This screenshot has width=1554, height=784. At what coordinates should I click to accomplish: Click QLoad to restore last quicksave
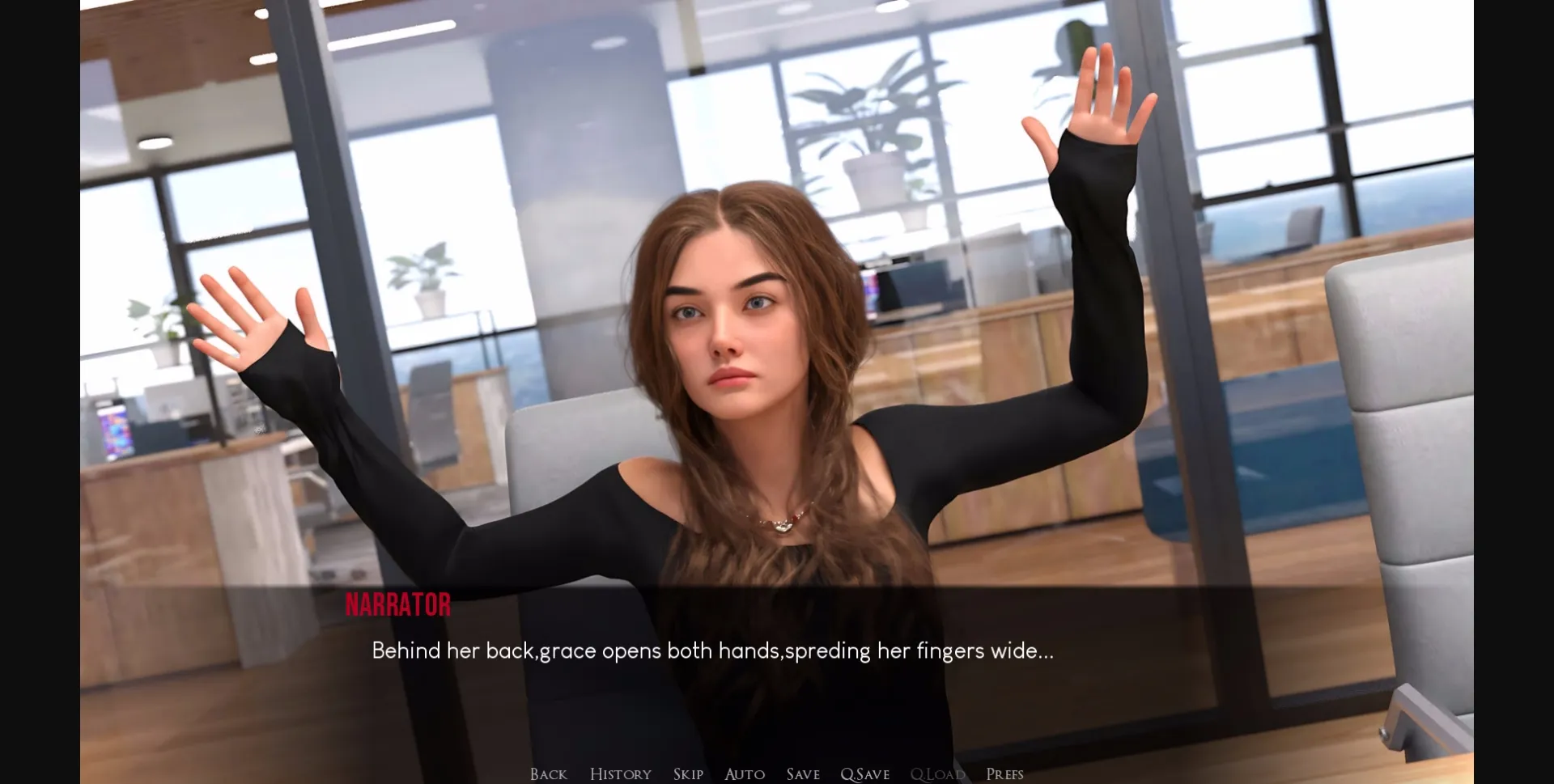coord(936,773)
